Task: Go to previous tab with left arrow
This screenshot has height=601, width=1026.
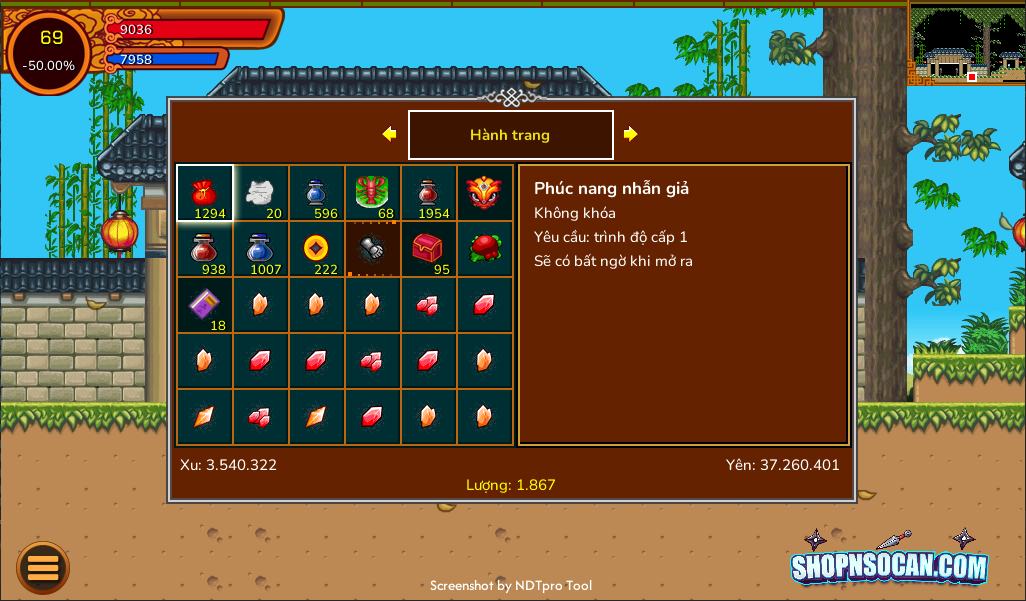Action: tap(389, 134)
